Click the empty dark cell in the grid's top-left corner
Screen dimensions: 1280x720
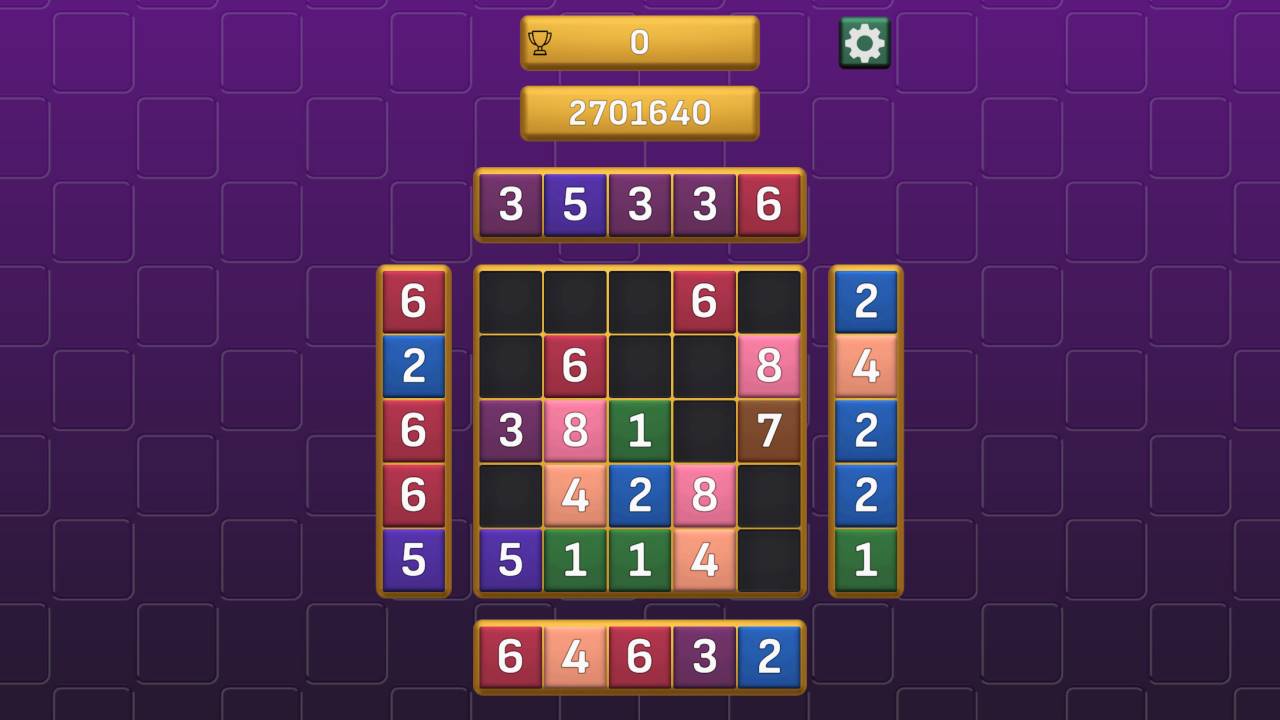(x=510, y=300)
